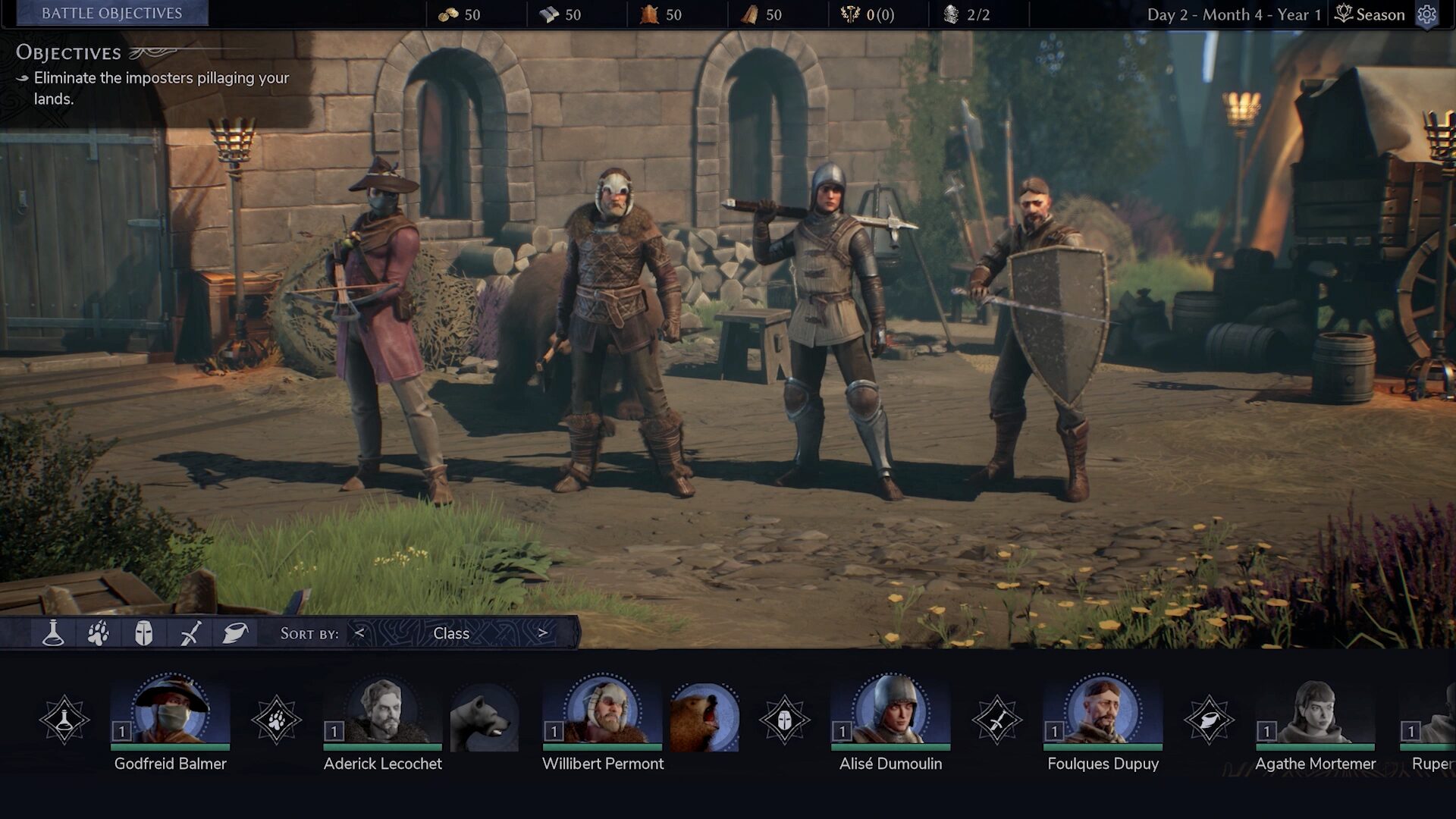Filter roster by the sword class icon
Screen dimensions: 1456x819
[190, 633]
